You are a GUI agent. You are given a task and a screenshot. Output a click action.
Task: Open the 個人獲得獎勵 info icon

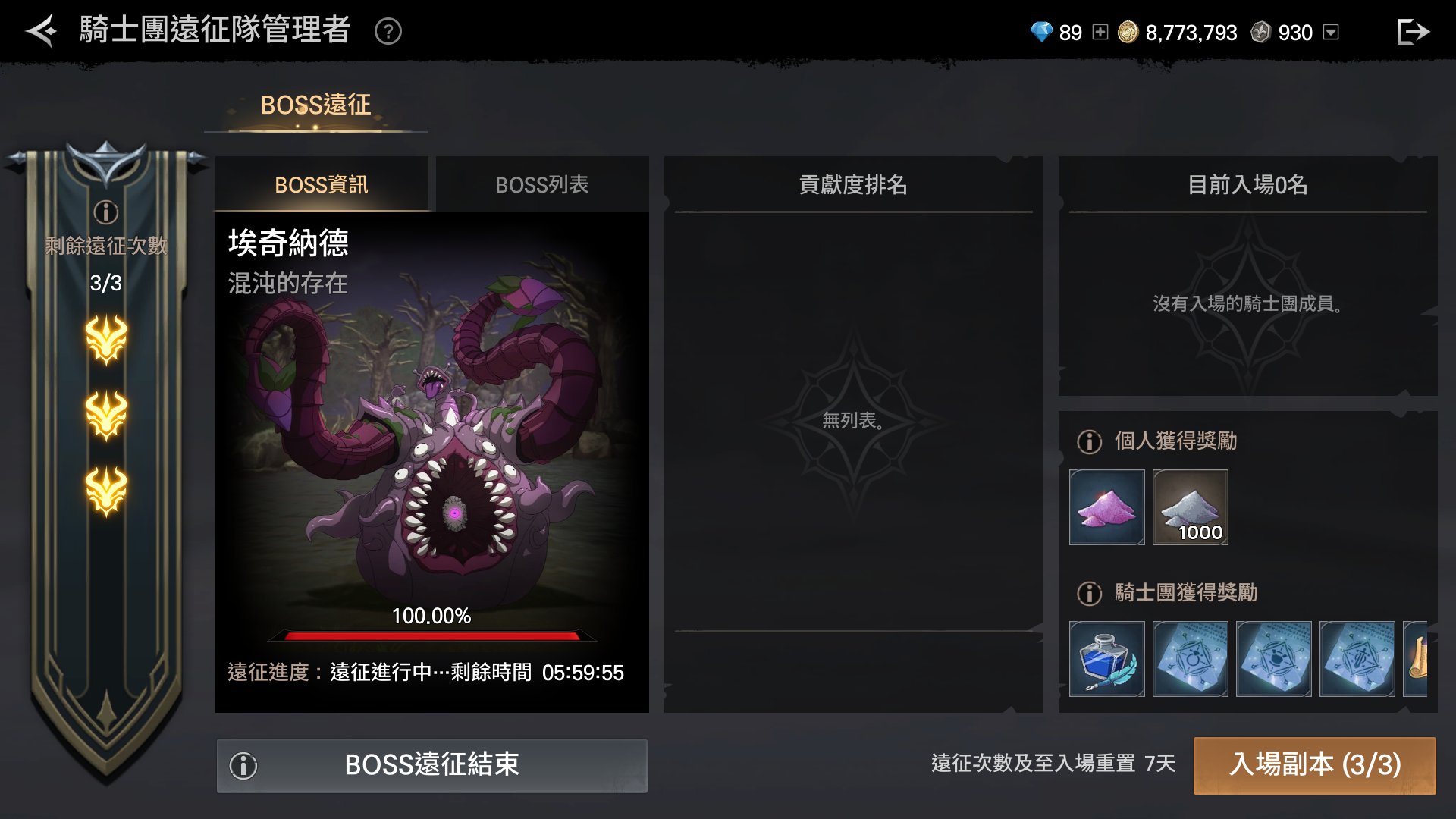(x=1090, y=441)
